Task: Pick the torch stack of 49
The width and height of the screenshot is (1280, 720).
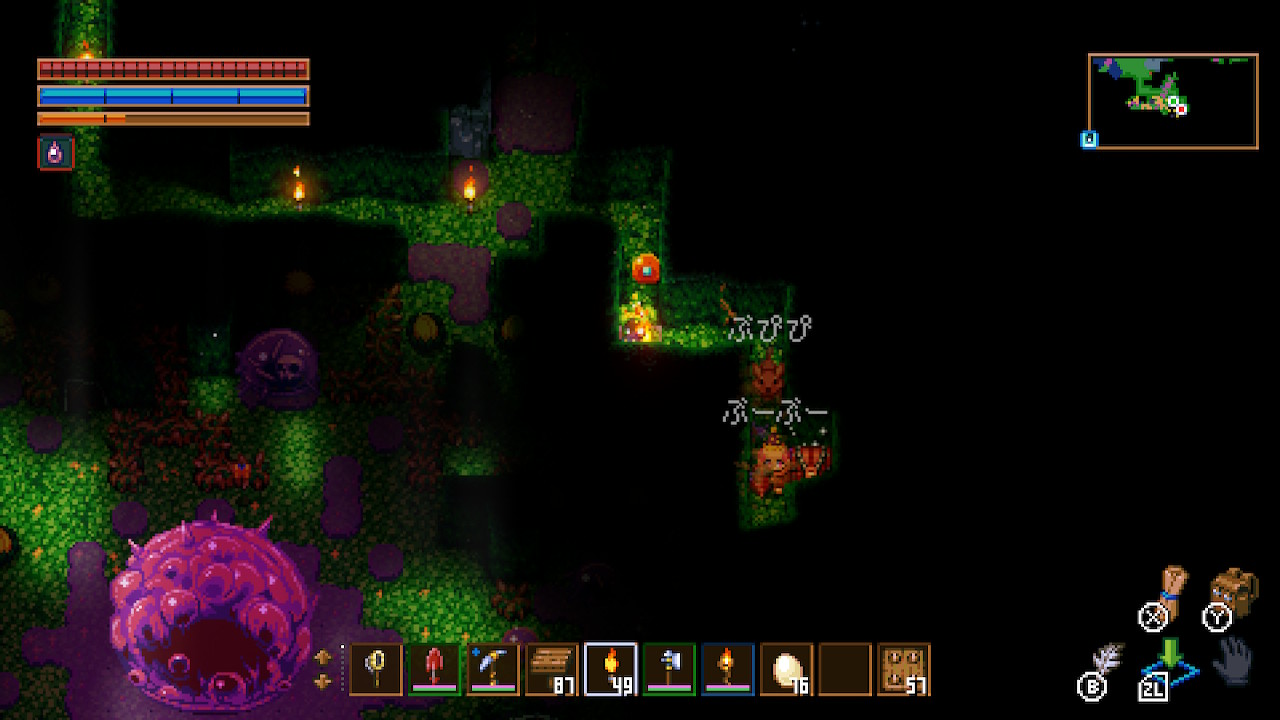Action: coord(610,669)
